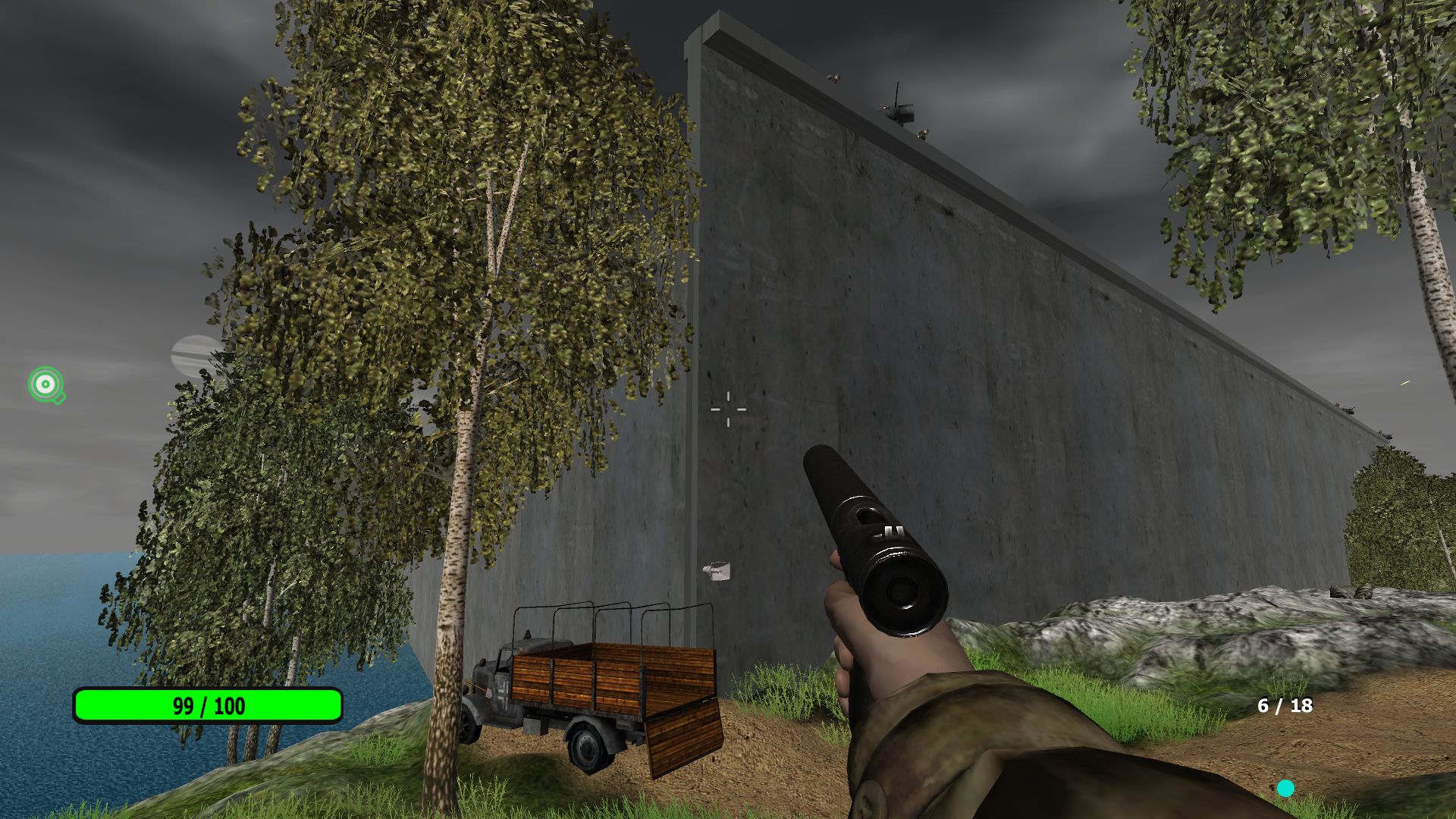The width and height of the screenshot is (1456, 819).
Task: Target the MG turret atop the wall
Action: 902,111
